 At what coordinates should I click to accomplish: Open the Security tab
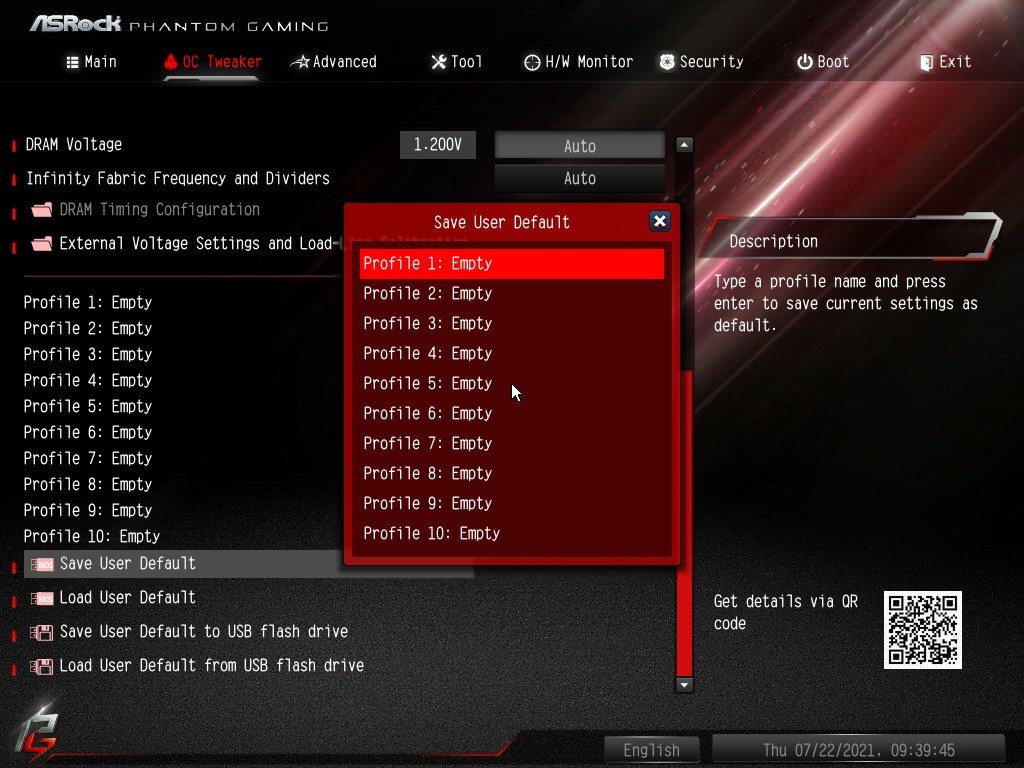pyautogui.click(x=701, y=62)
